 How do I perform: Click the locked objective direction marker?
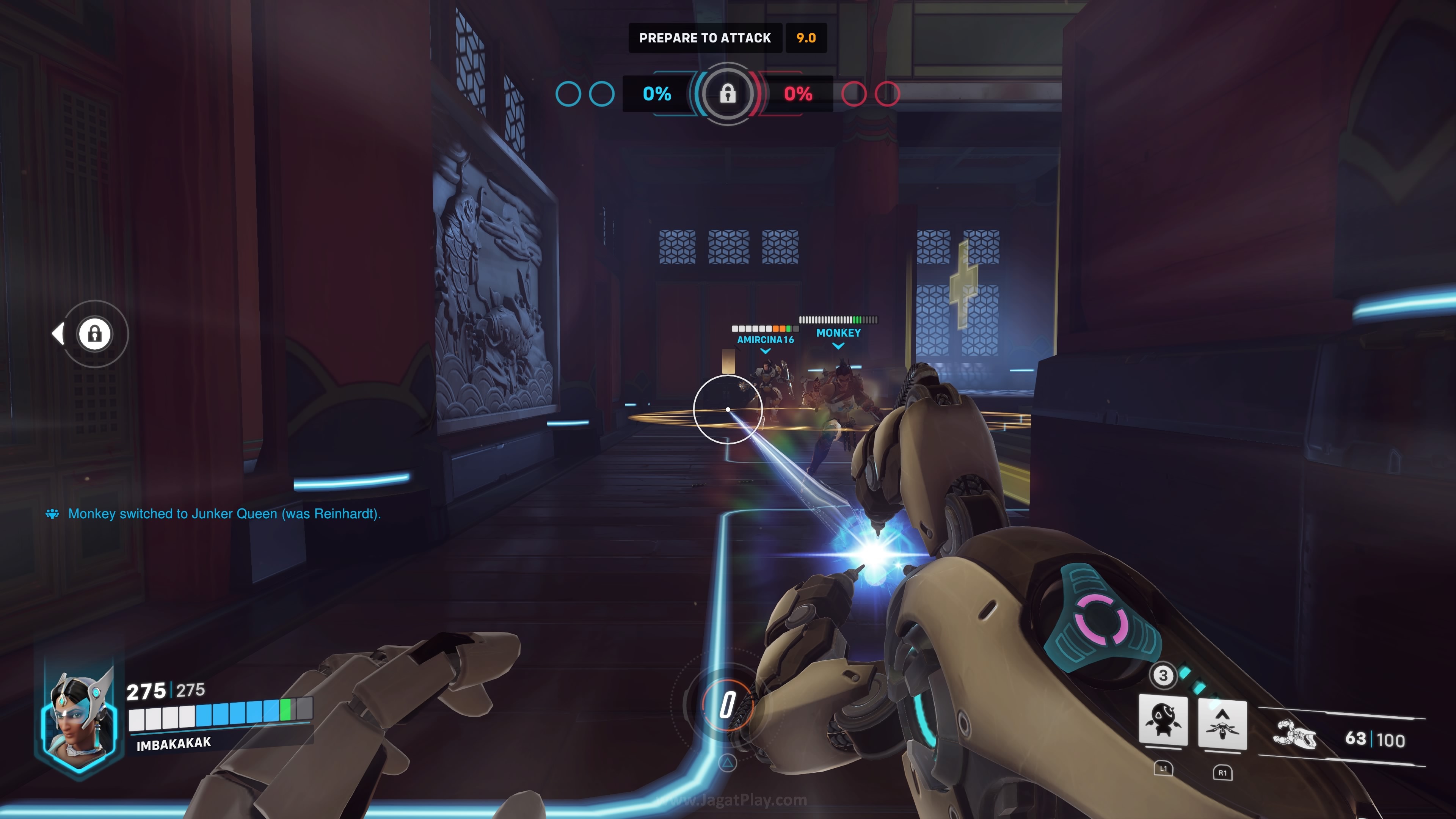(x=94, y=334)
